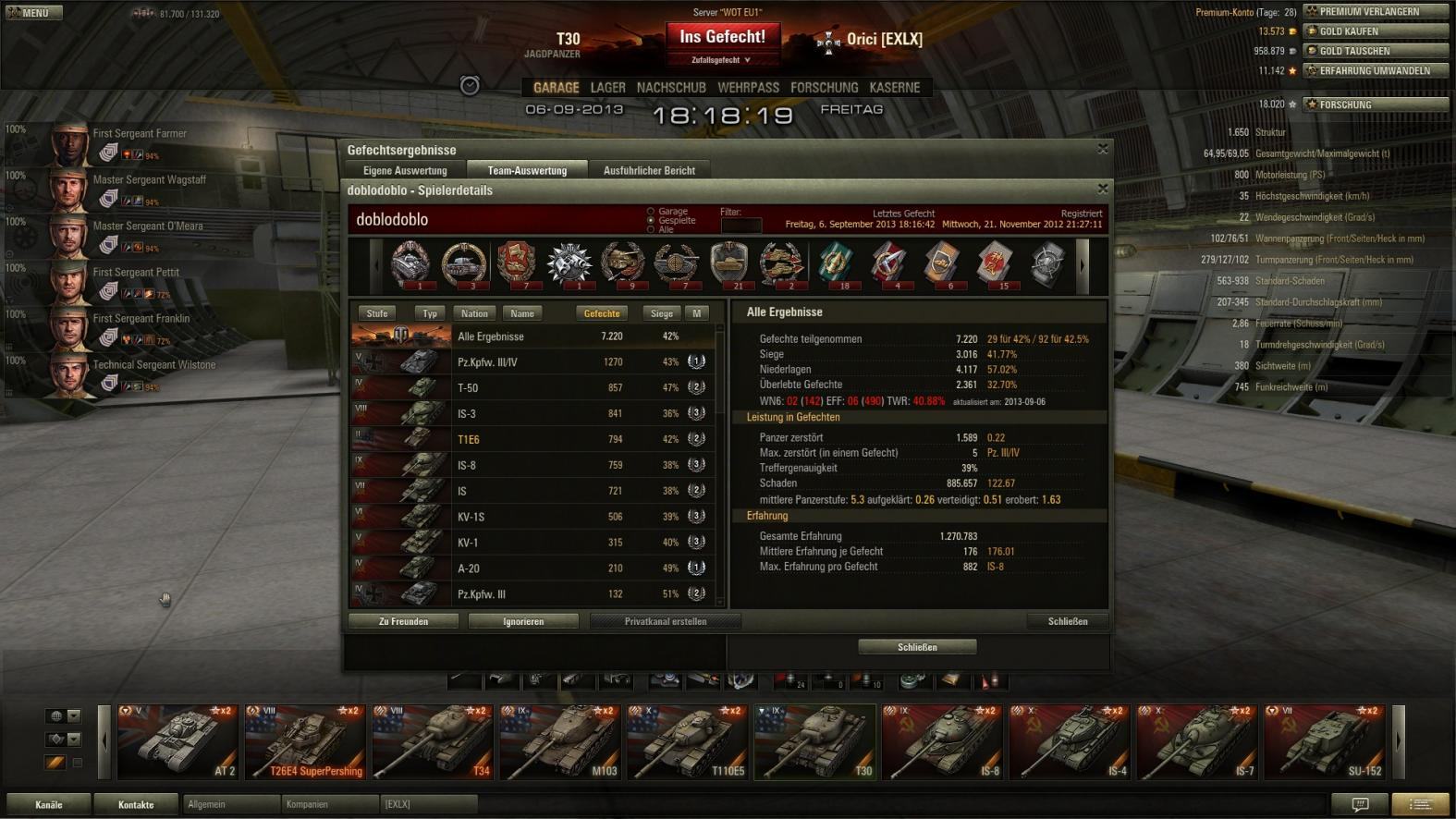Switch to the LAGER section
The image size is (1456, 819).
tap(607, 88)
